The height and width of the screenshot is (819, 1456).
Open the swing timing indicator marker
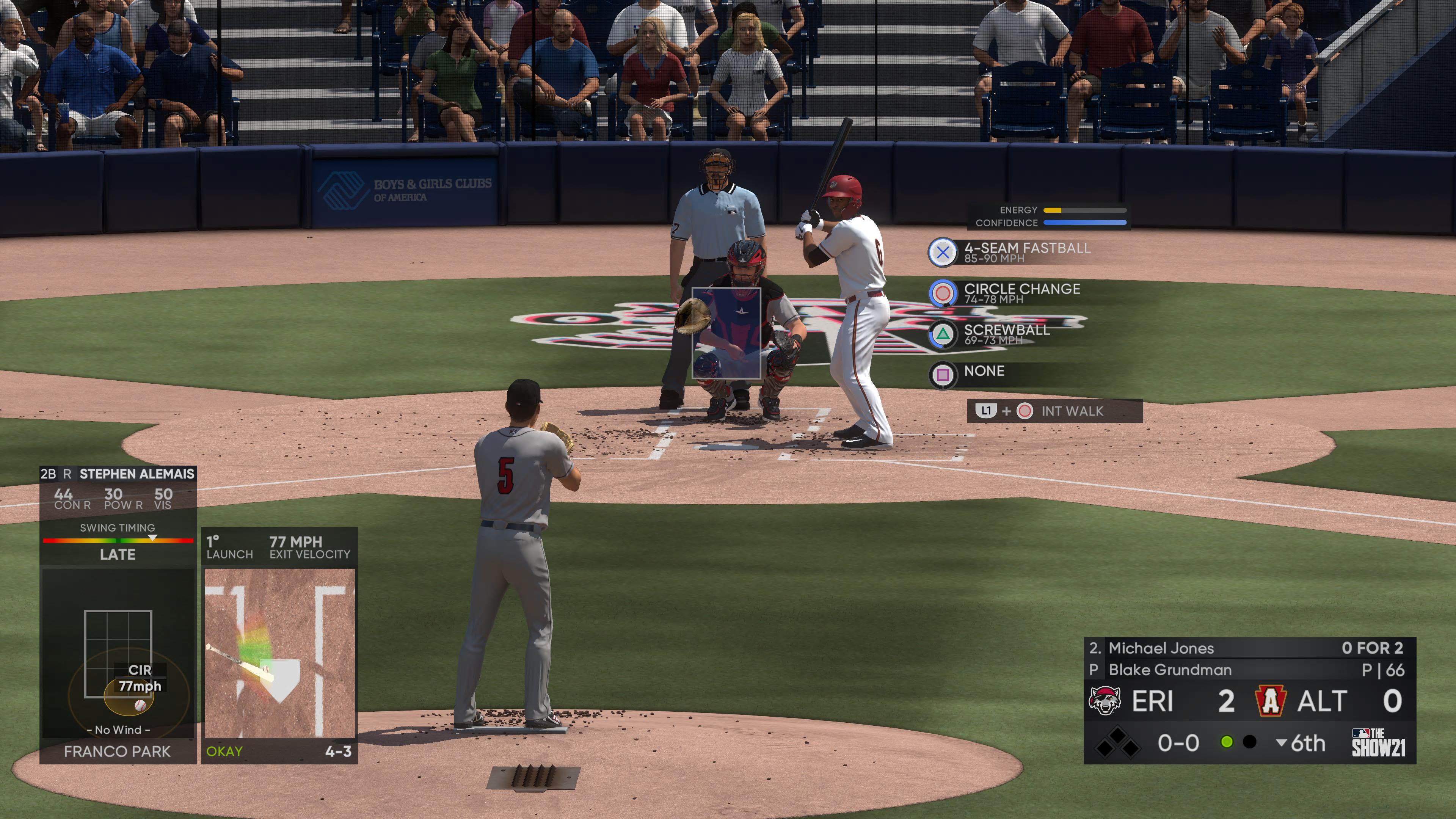(x=152, y=539)
